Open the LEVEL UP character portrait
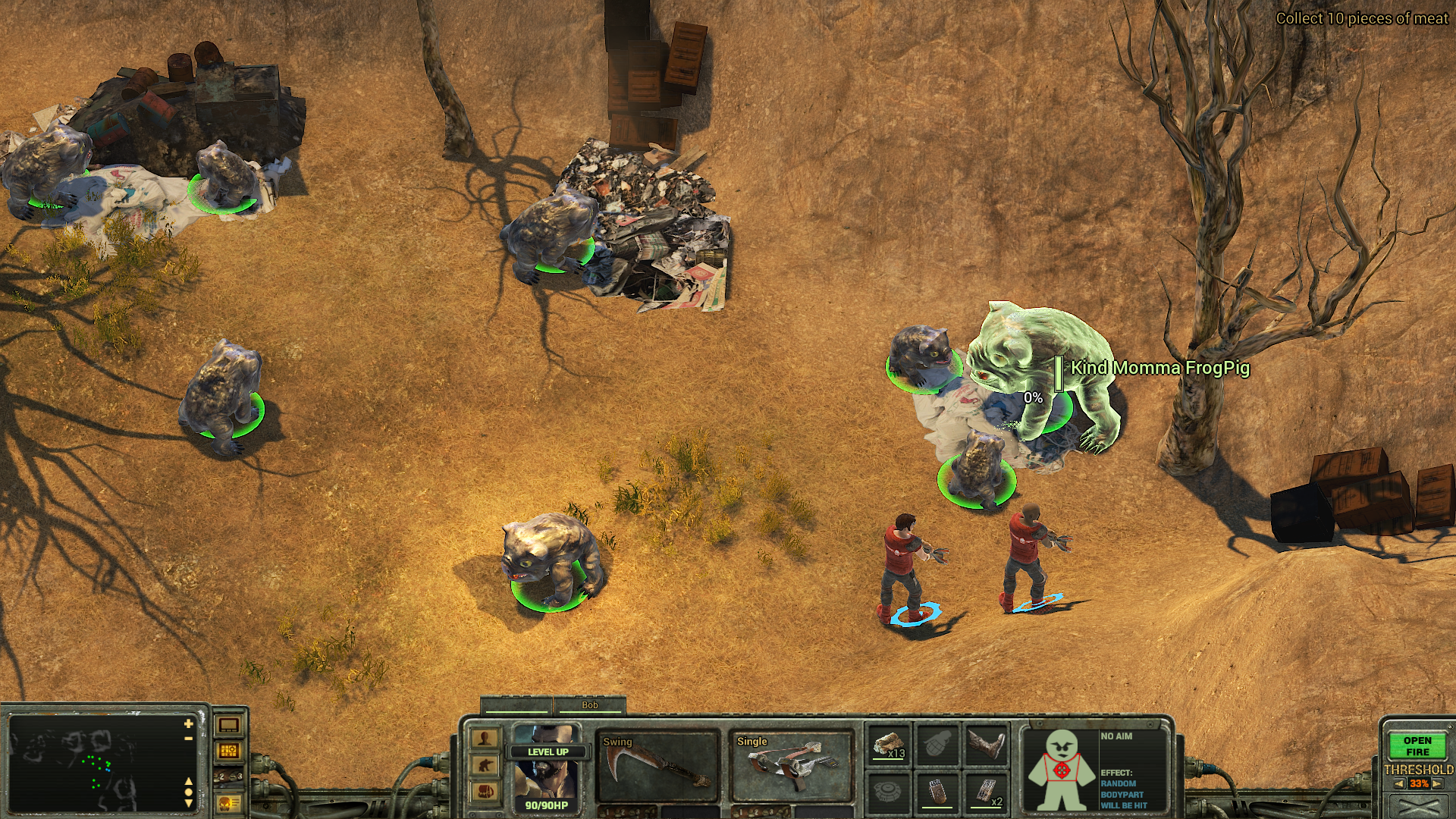 547,767
